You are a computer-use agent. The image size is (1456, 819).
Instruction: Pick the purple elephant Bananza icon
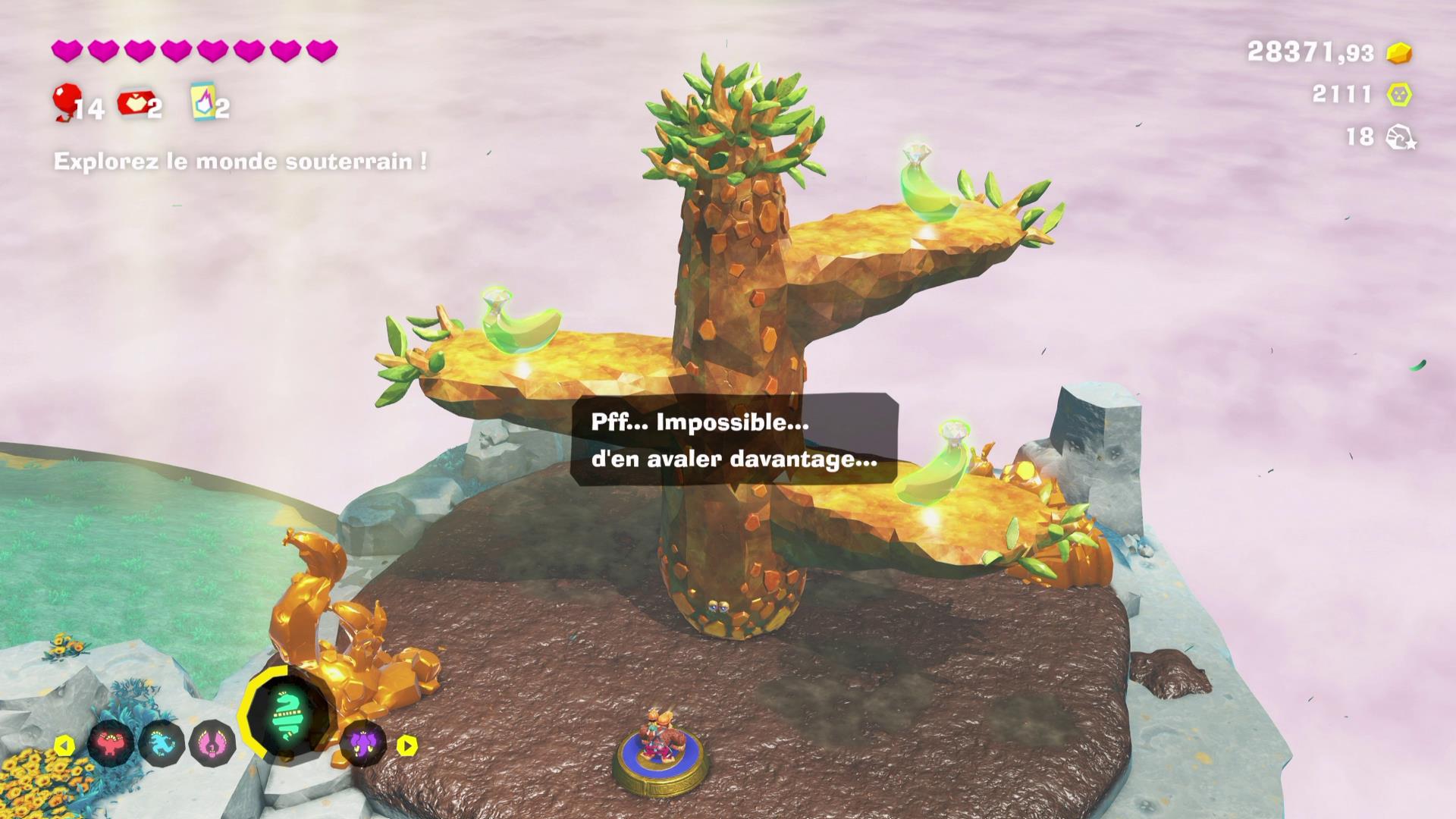362,742
